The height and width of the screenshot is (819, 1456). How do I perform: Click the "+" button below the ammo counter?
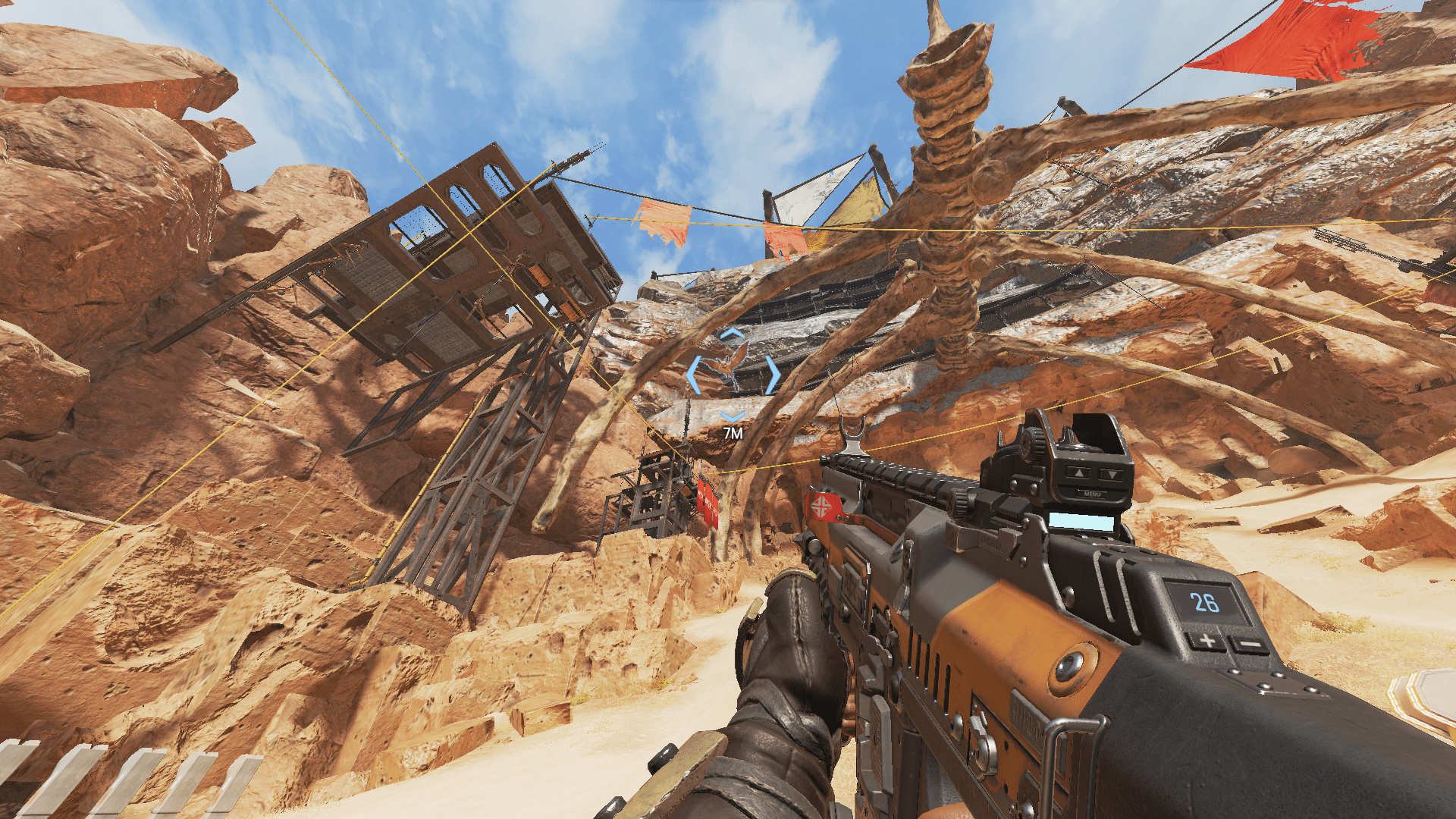(1206, 640)
